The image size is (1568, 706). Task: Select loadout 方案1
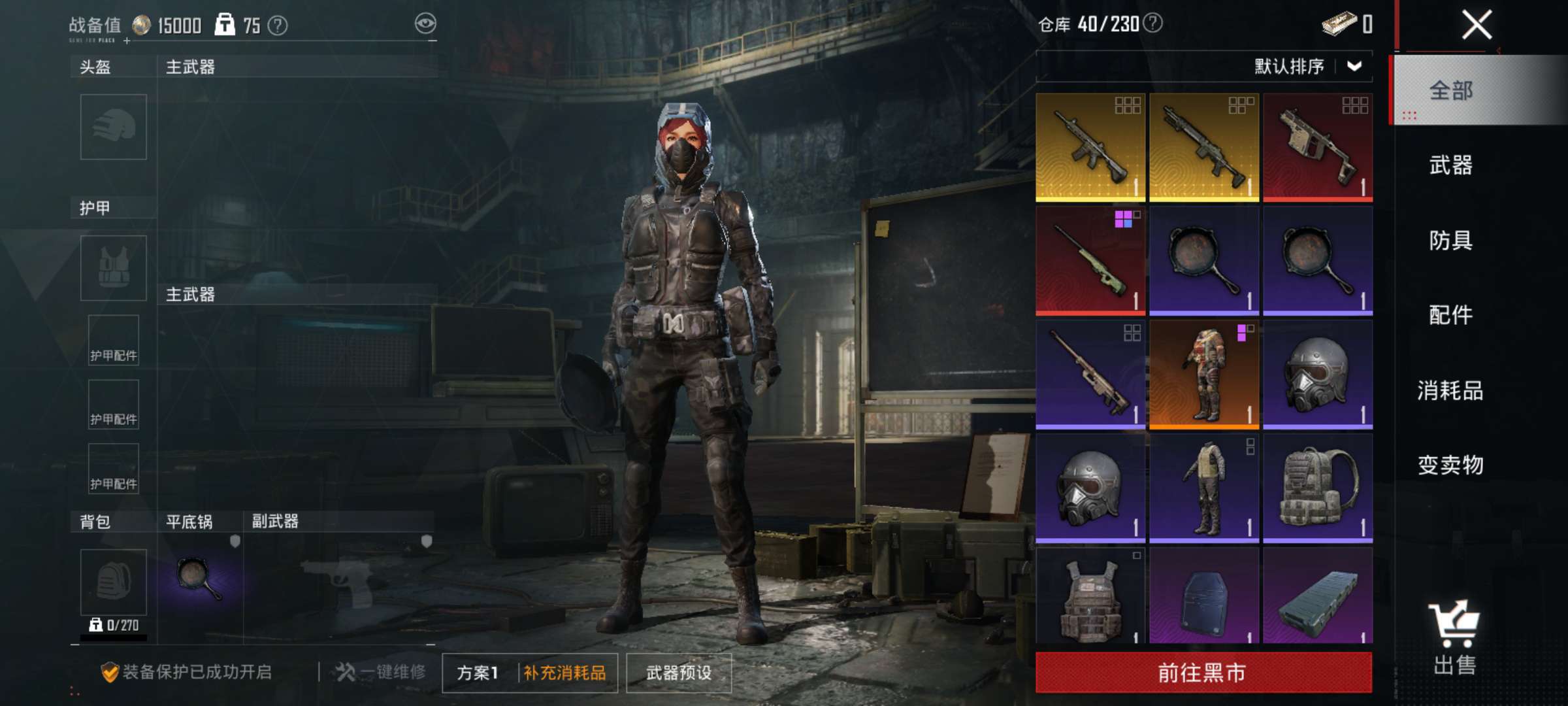coord(478,673)
